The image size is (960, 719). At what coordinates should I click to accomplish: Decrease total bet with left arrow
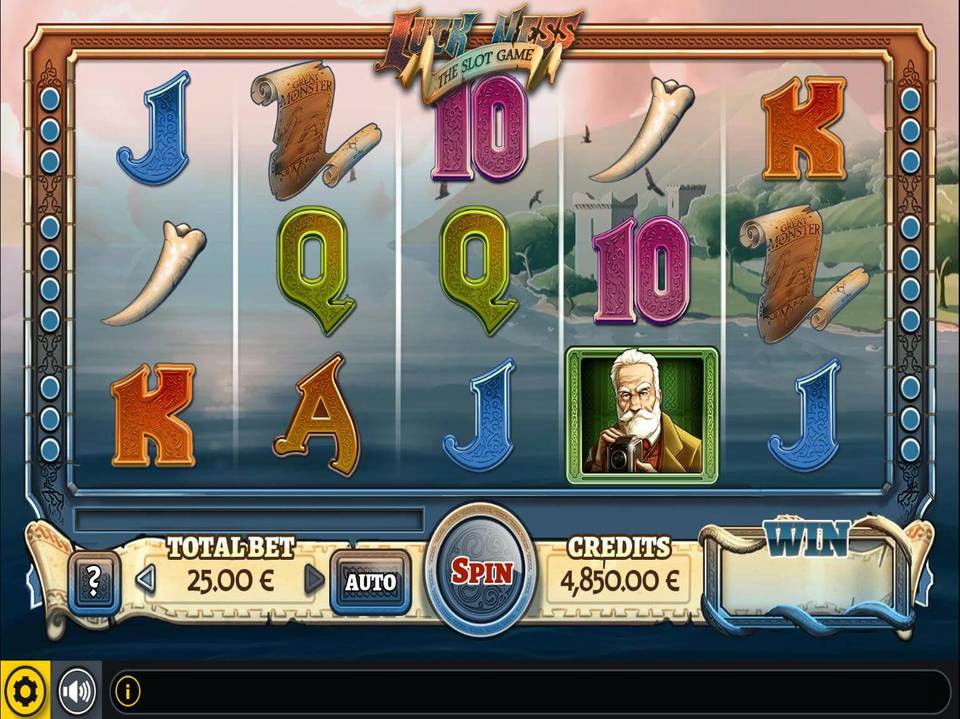pos(146,579)
